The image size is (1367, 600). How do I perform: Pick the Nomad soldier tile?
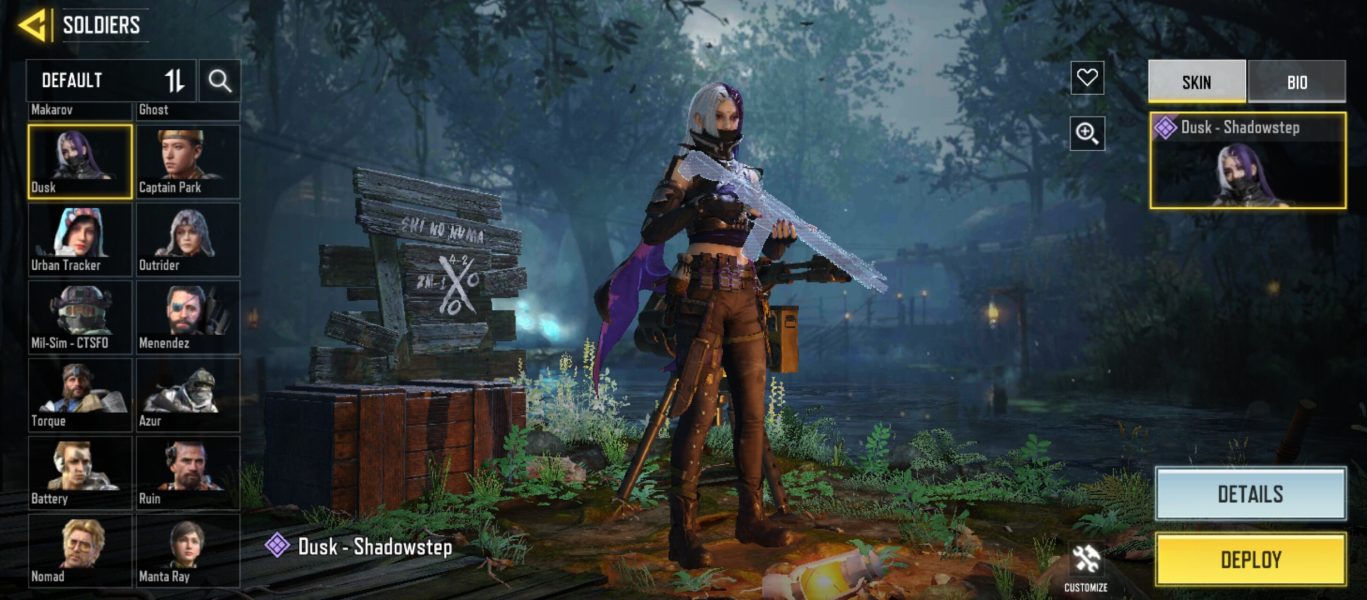80,550
